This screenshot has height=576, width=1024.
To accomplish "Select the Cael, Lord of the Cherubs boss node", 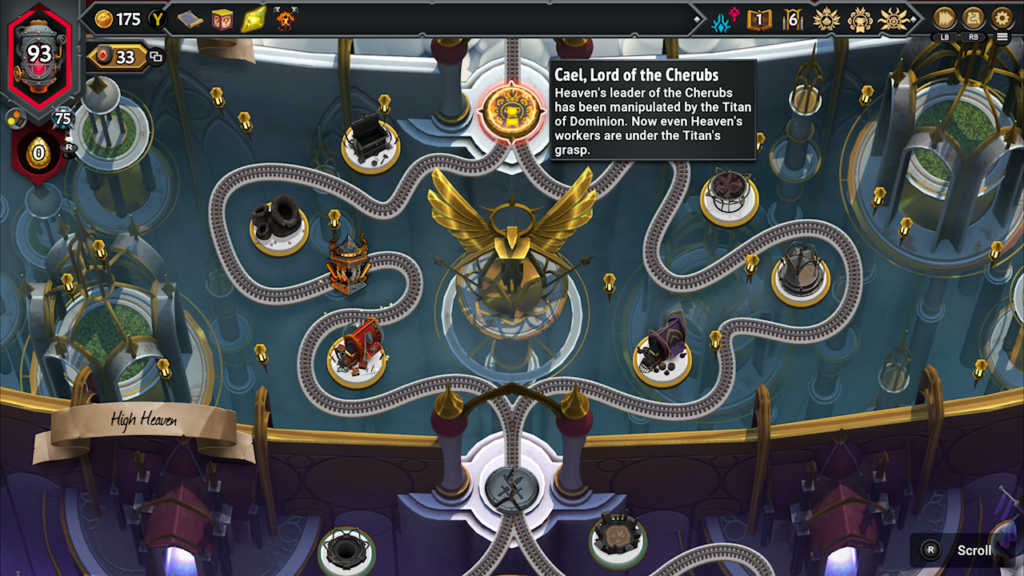I will point(511,111).
